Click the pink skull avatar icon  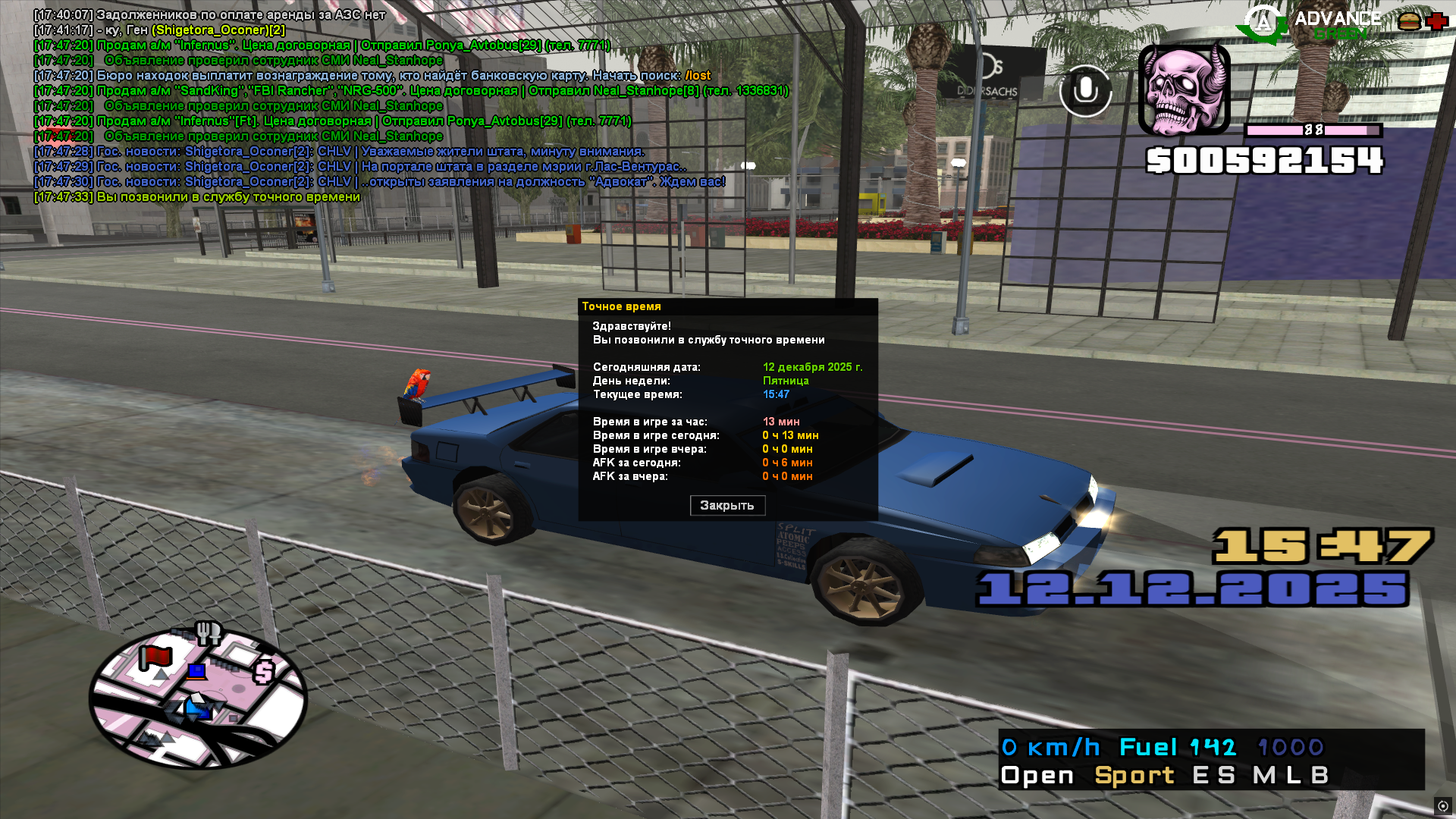tap(1184, 89)
